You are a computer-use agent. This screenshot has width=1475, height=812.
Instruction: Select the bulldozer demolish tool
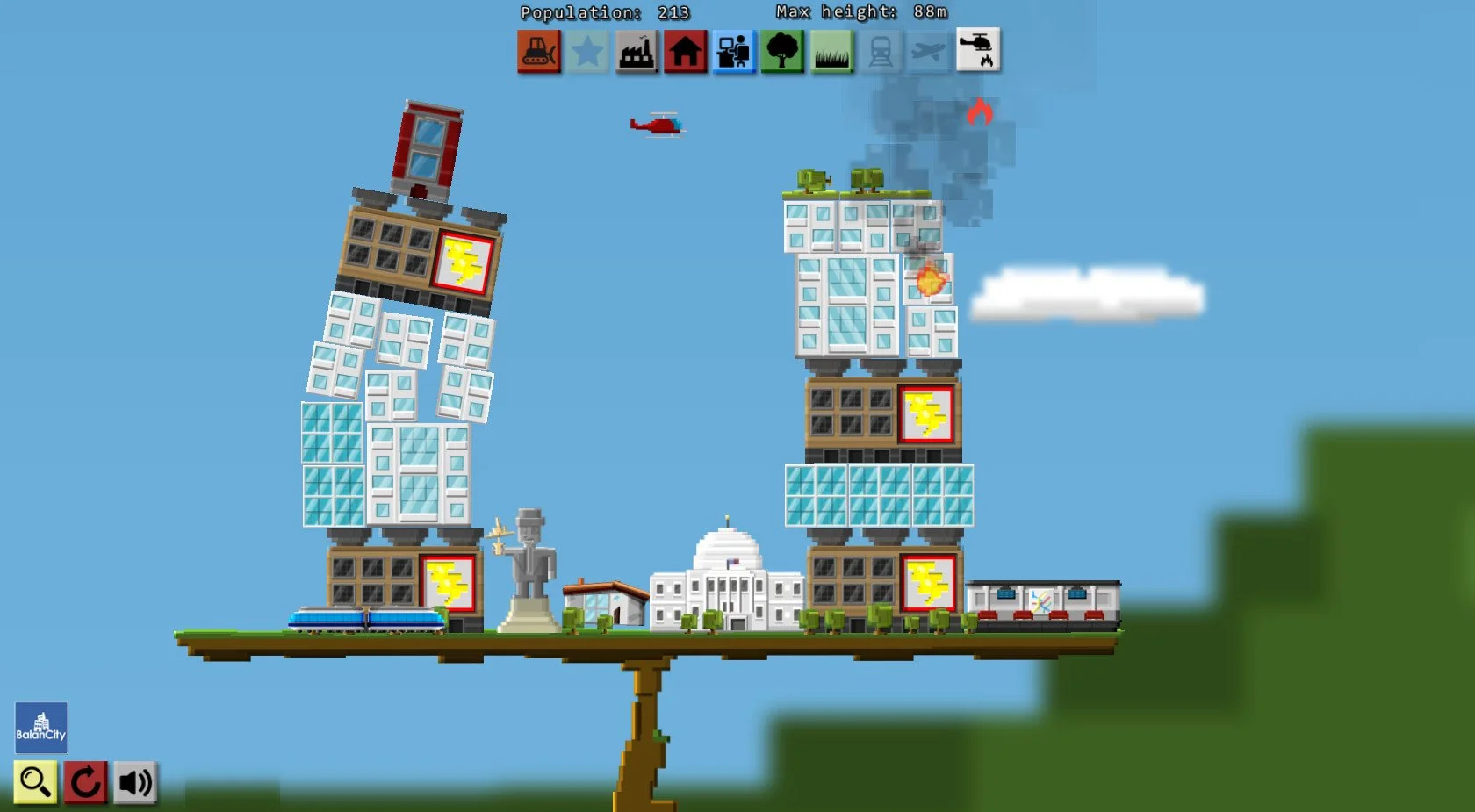[x=537, y=52]
